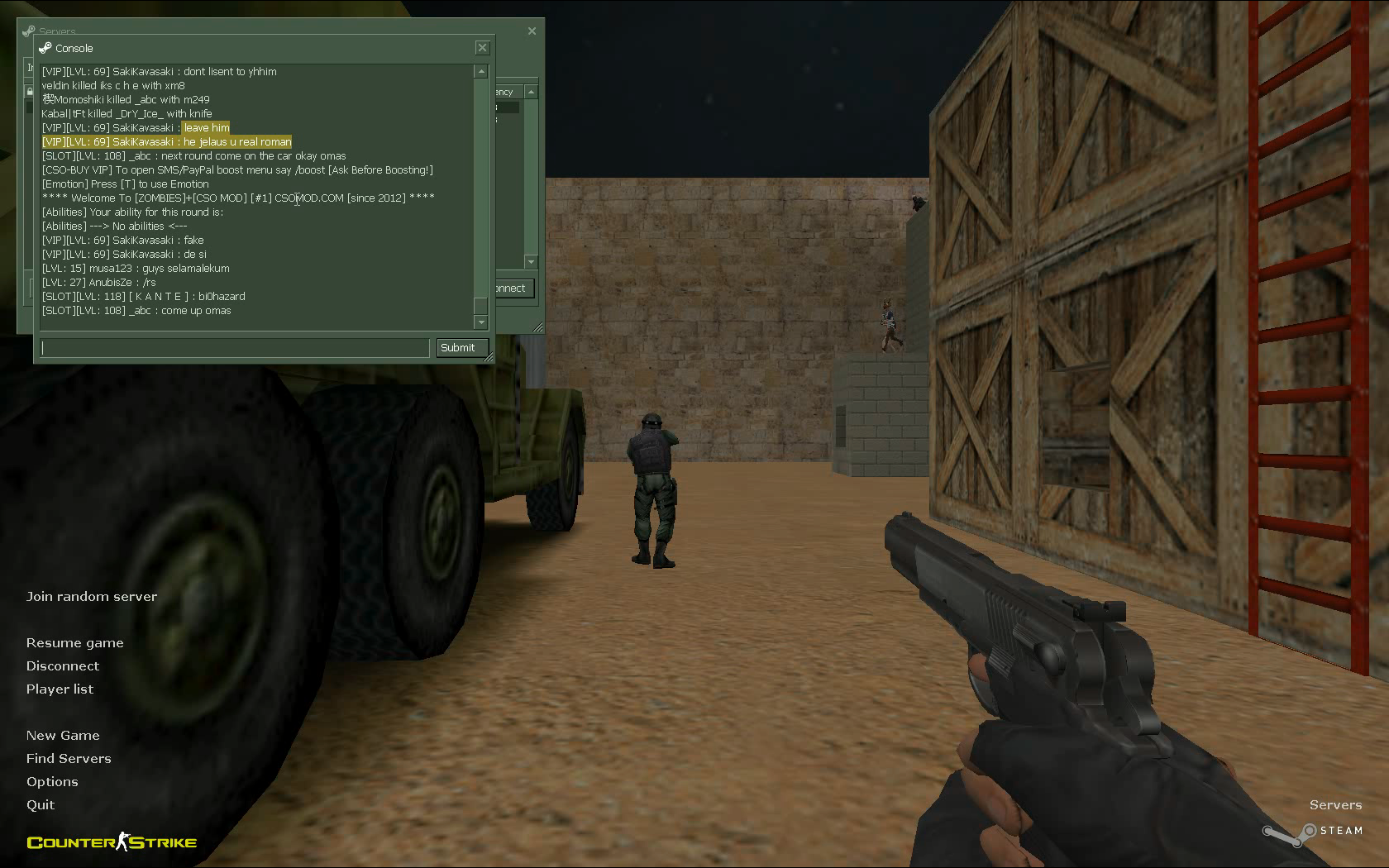Open the Options menu
1389x868 pixels.
click(x=52, y=782)
